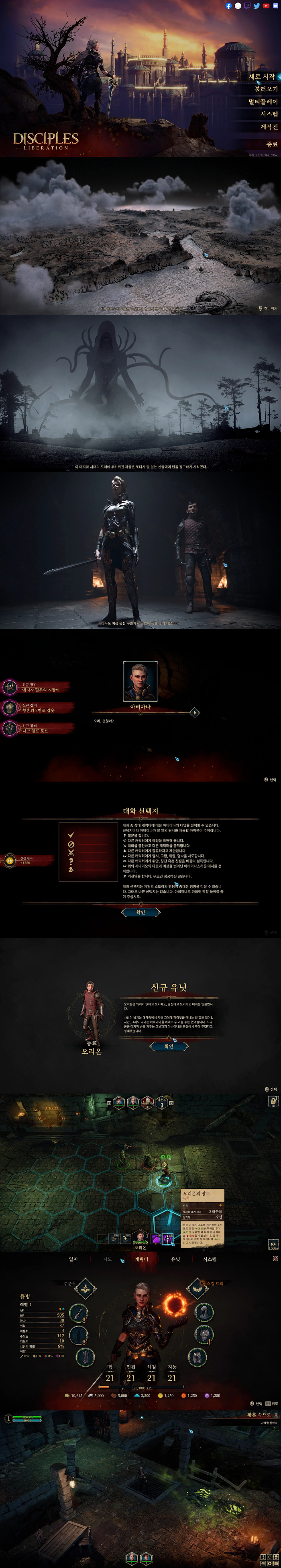
Task: Confirm the 대화 선택지 tutorial with 확인
Action: point(140,912)
